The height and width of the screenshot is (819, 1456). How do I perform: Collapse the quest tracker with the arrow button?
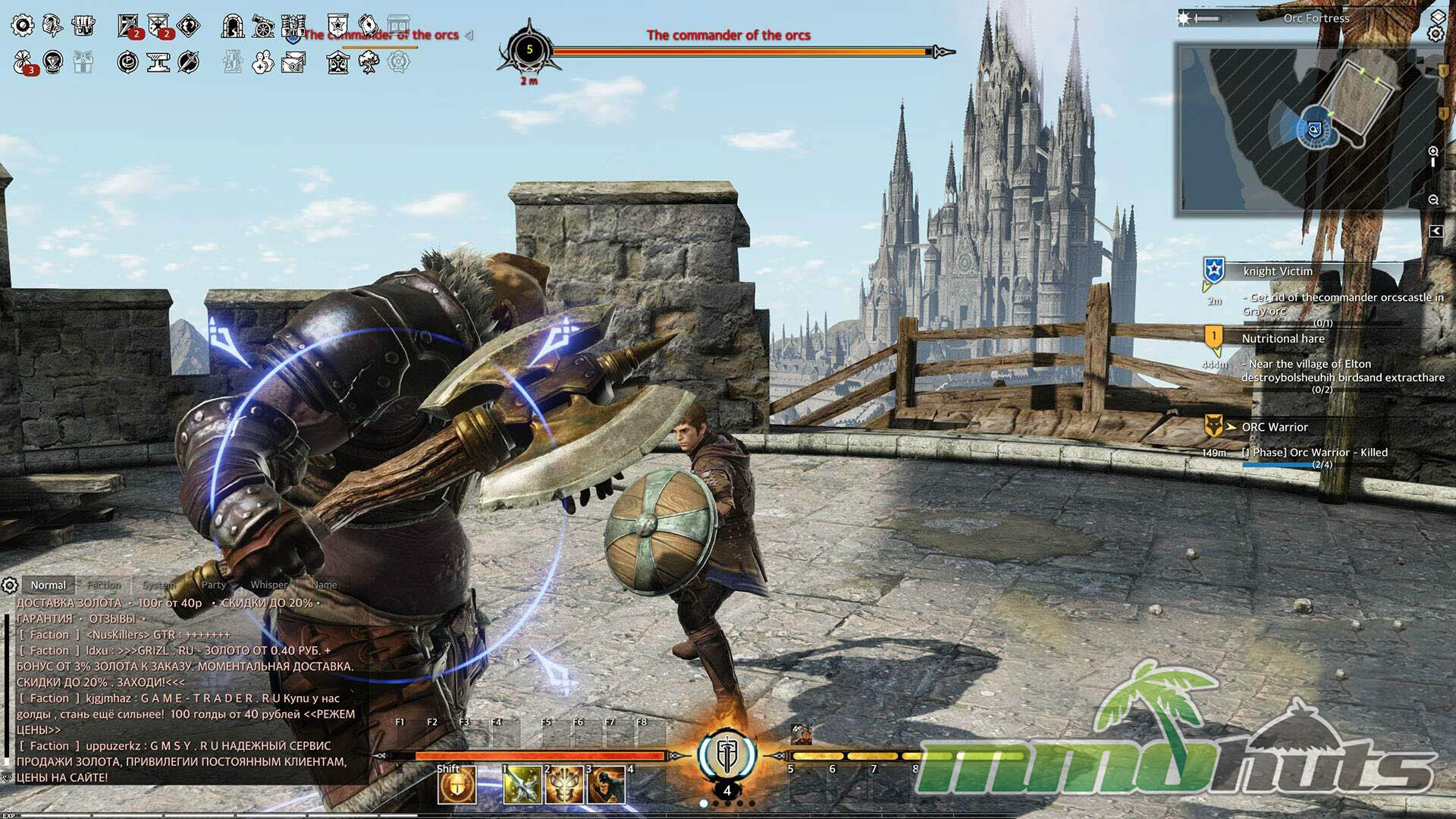coord(1436,231)
